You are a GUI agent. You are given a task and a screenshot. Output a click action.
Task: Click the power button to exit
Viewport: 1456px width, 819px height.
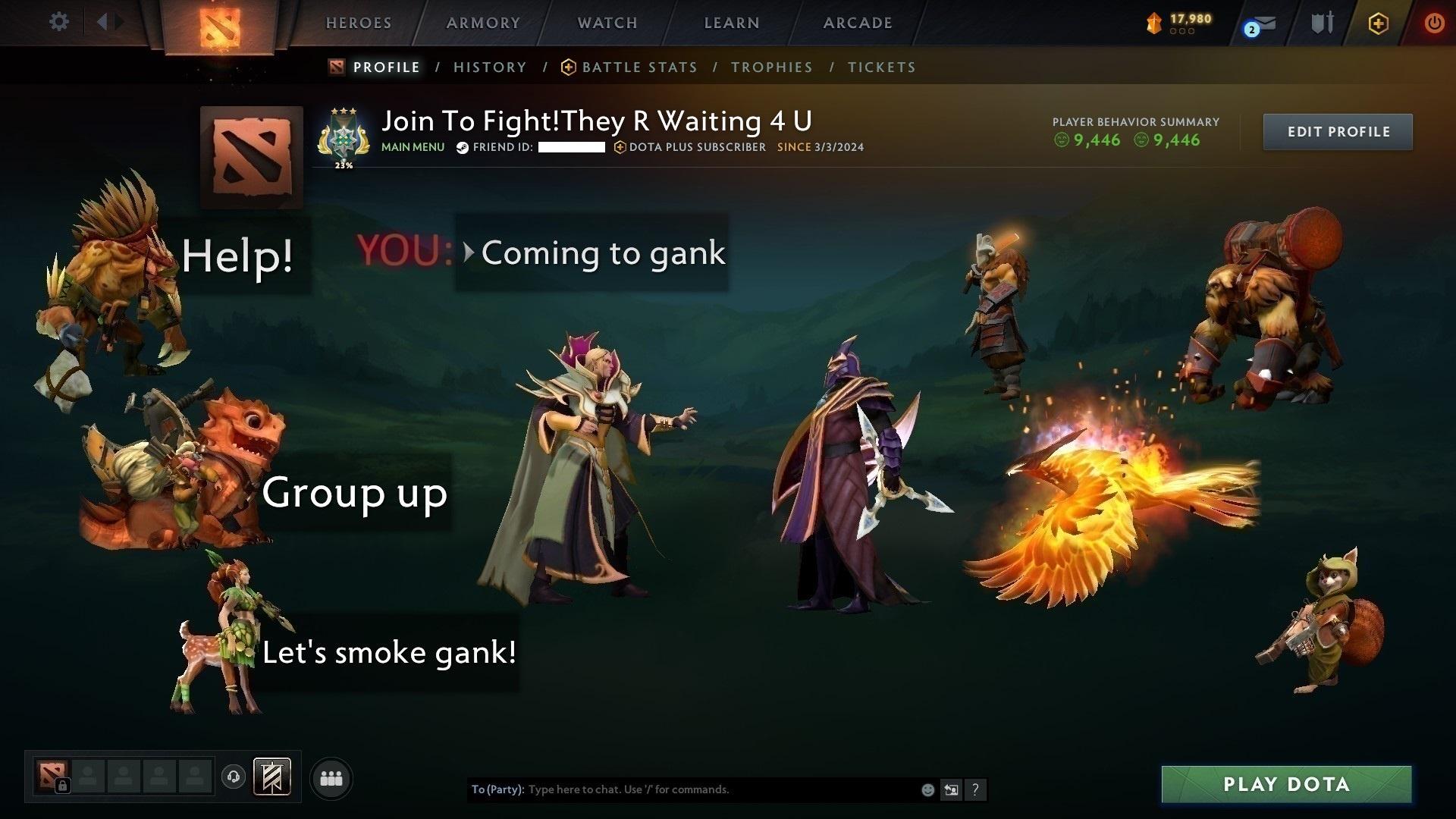(x=1433, y=24)
